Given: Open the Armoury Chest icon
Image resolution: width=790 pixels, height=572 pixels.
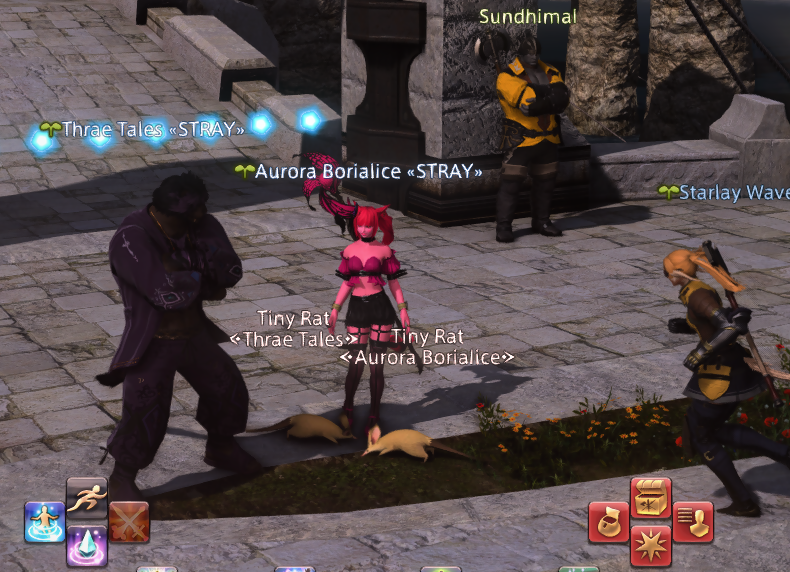Looking at the screenshot, I should pyautogui.click(x=651, y=498).
